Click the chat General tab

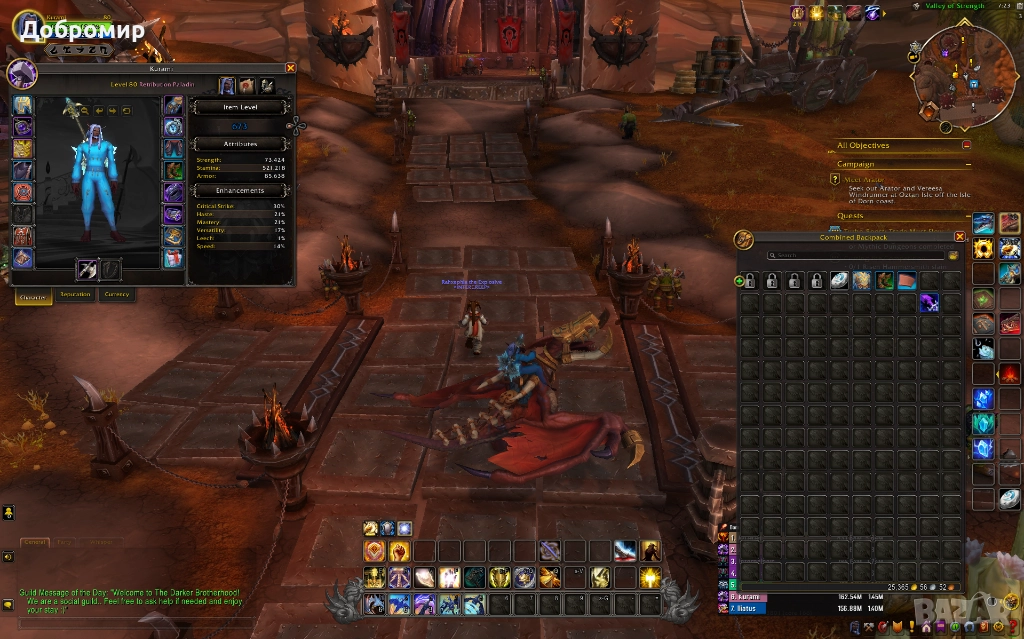[x=35, y=542]
